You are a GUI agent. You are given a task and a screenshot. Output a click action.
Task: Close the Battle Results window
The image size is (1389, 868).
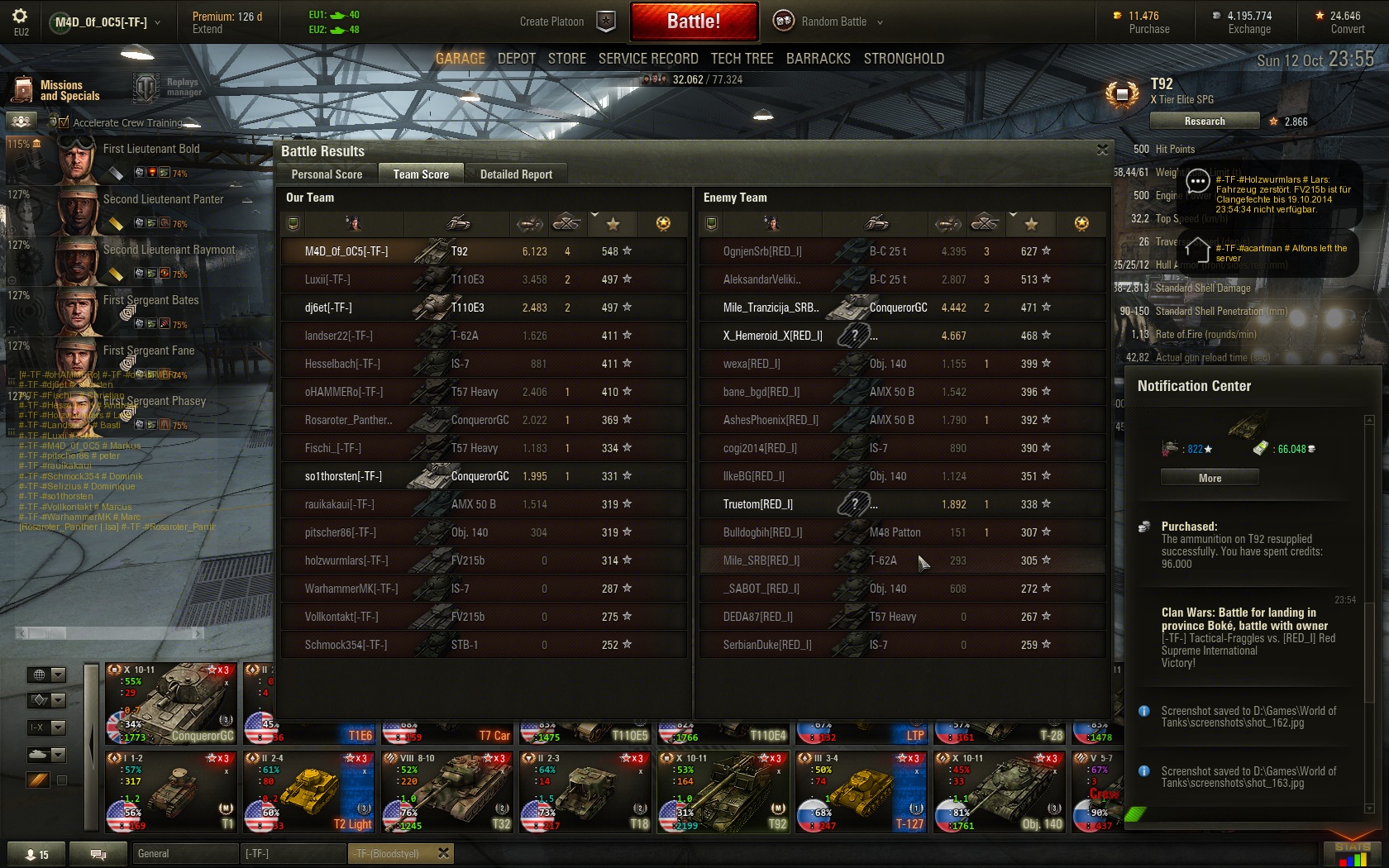[1101, 150]
